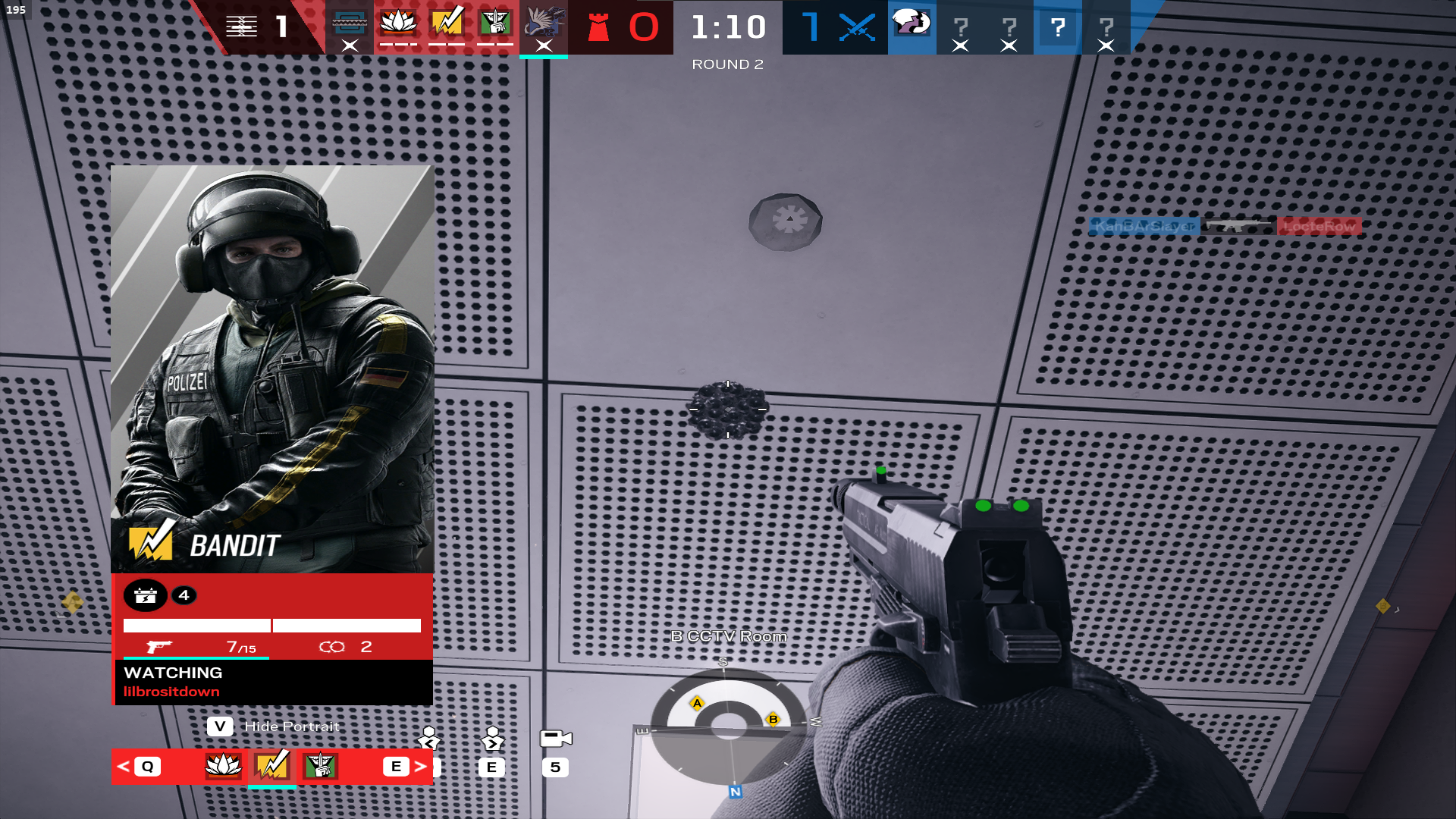Click Bandit's shock wire battery gadget icon

[146, 595]
